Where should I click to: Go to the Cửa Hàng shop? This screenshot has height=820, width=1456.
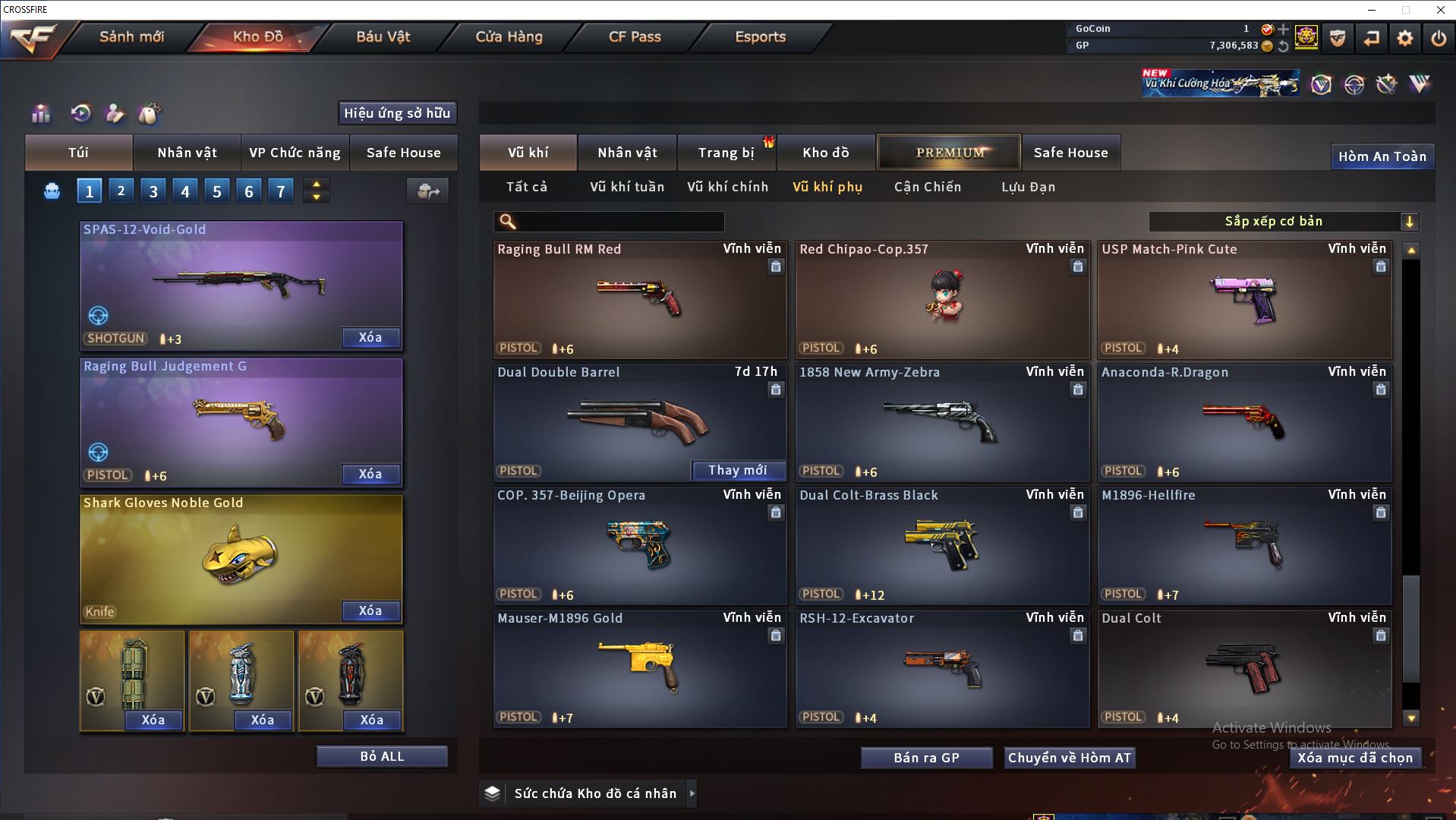tap(509, 36)
